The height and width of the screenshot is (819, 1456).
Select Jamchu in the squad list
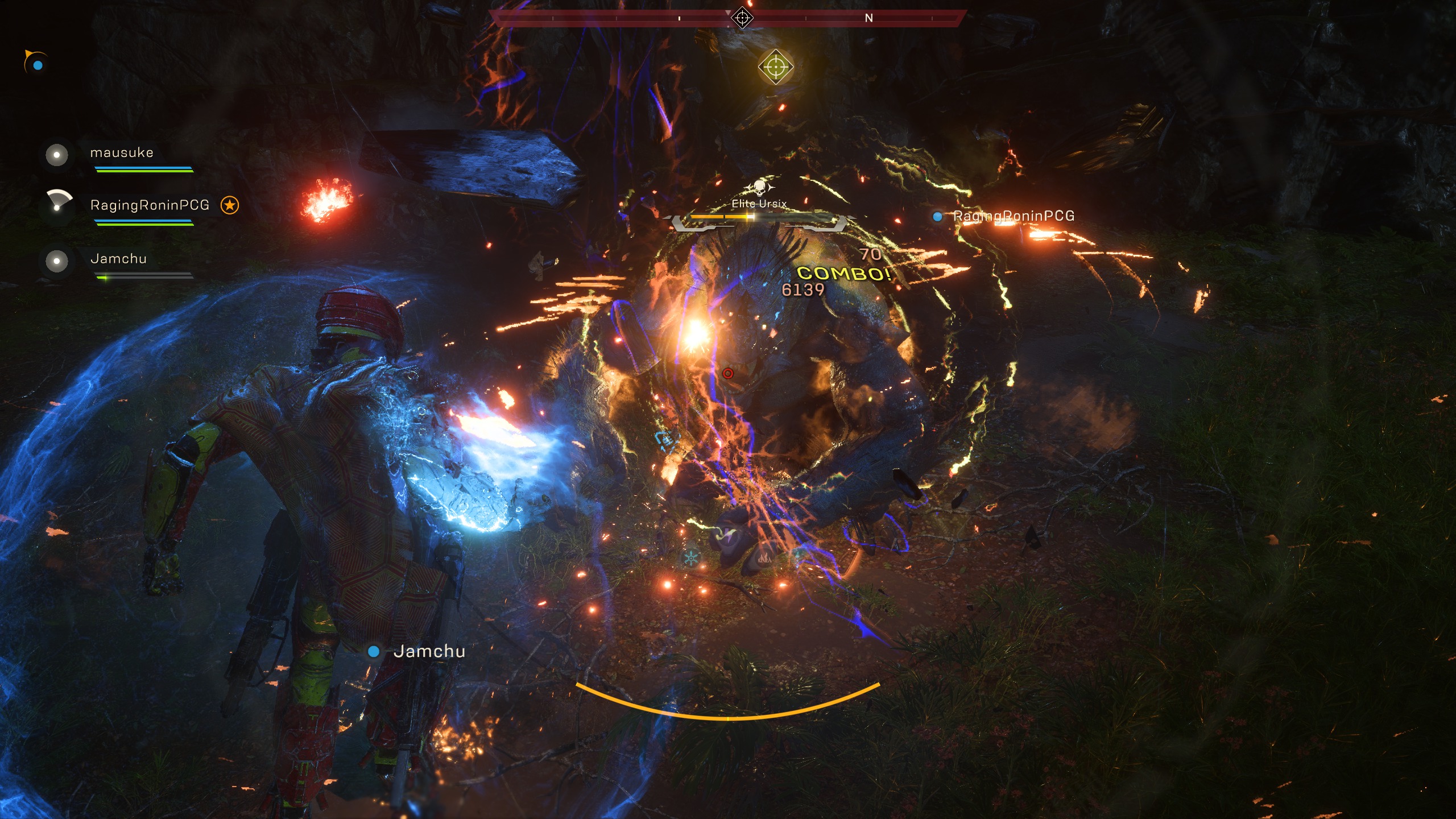(118, 259)
